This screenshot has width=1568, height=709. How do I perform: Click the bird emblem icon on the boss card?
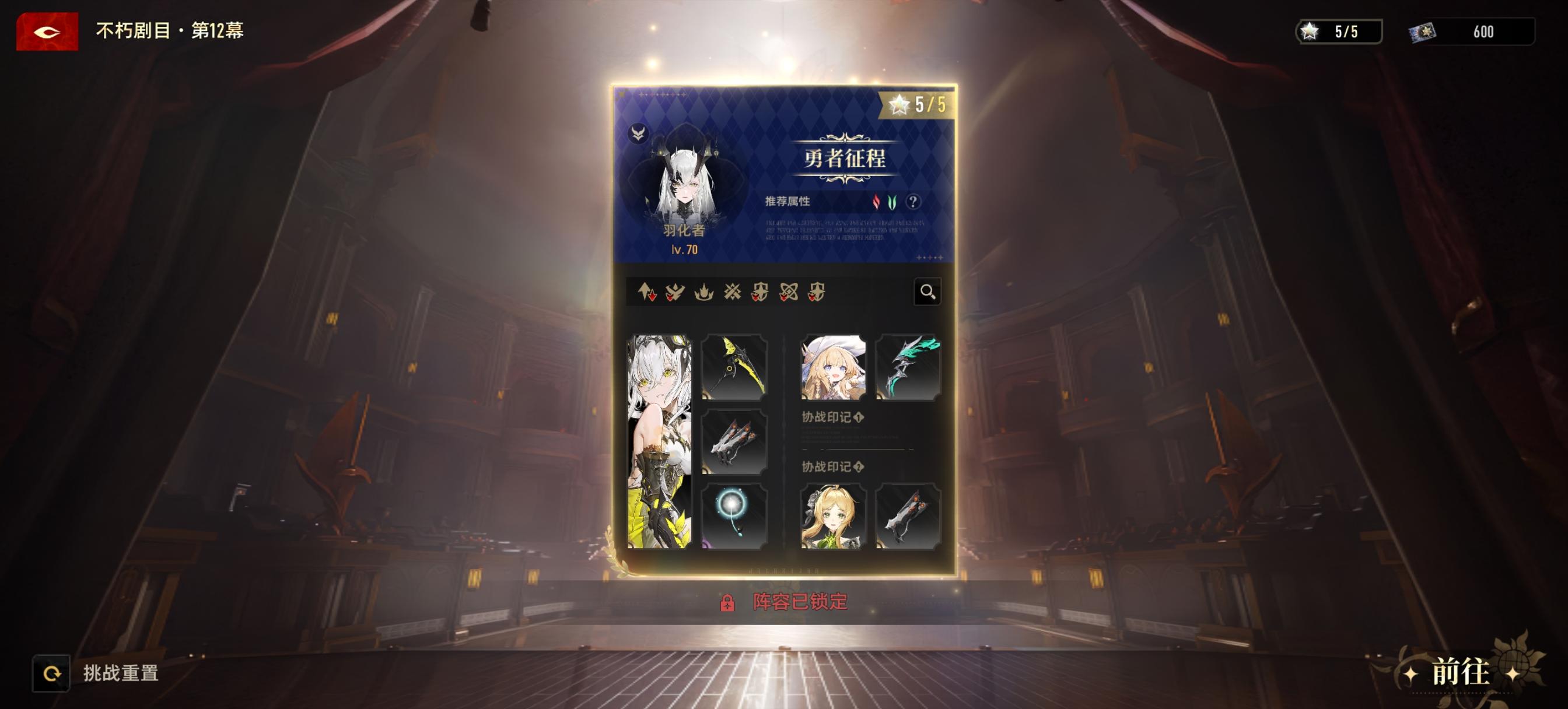[x=639, y=133]
